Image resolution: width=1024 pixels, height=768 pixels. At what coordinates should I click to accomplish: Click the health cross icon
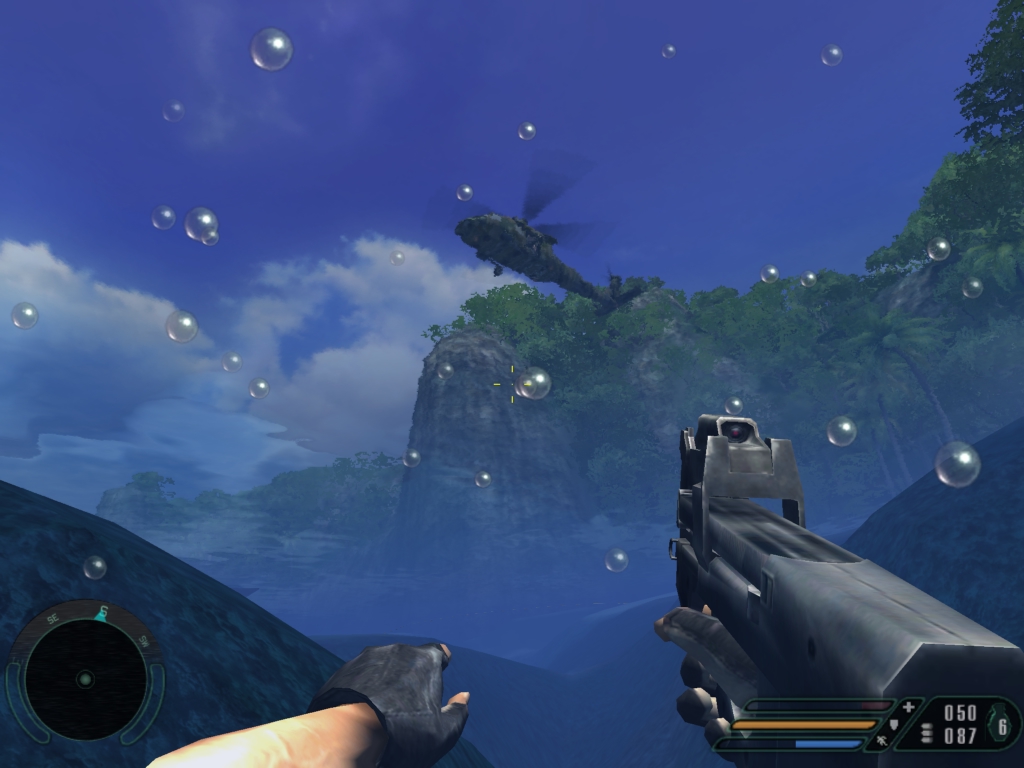(908, 707)
